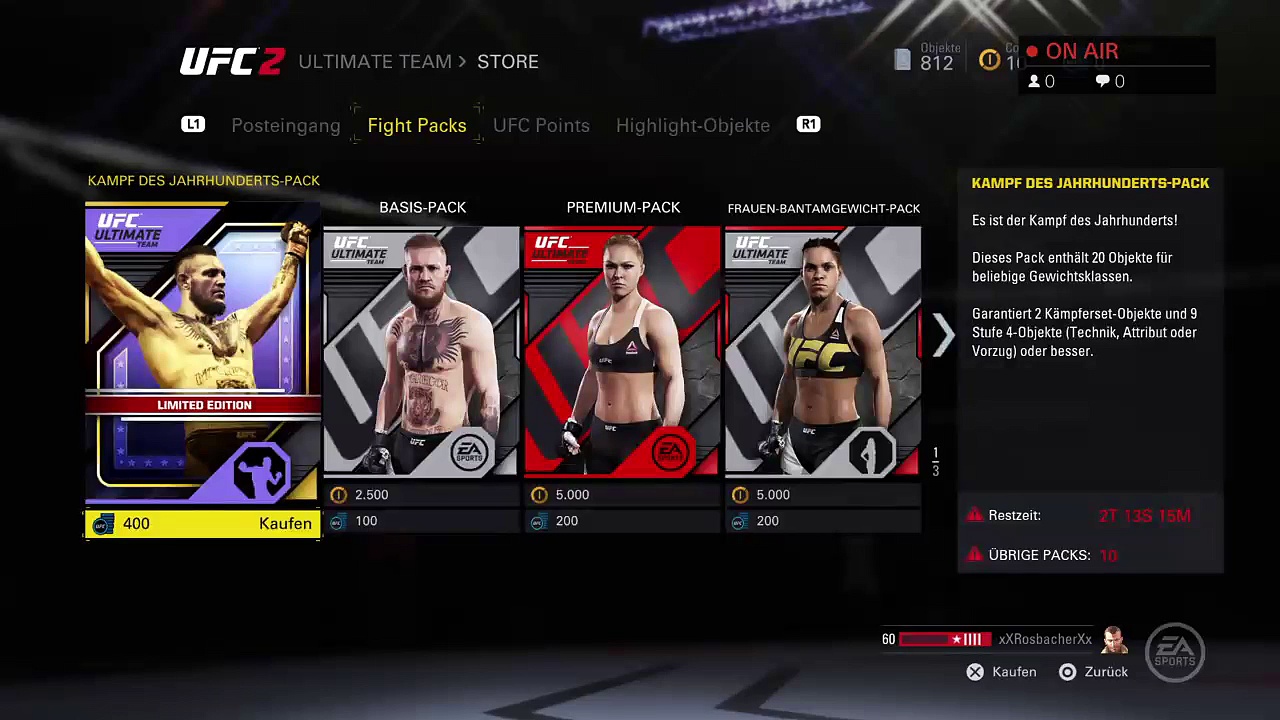Select the Frauen-Bantamgewicht-Pack card
1280x720 pixels.
point(822,350)
